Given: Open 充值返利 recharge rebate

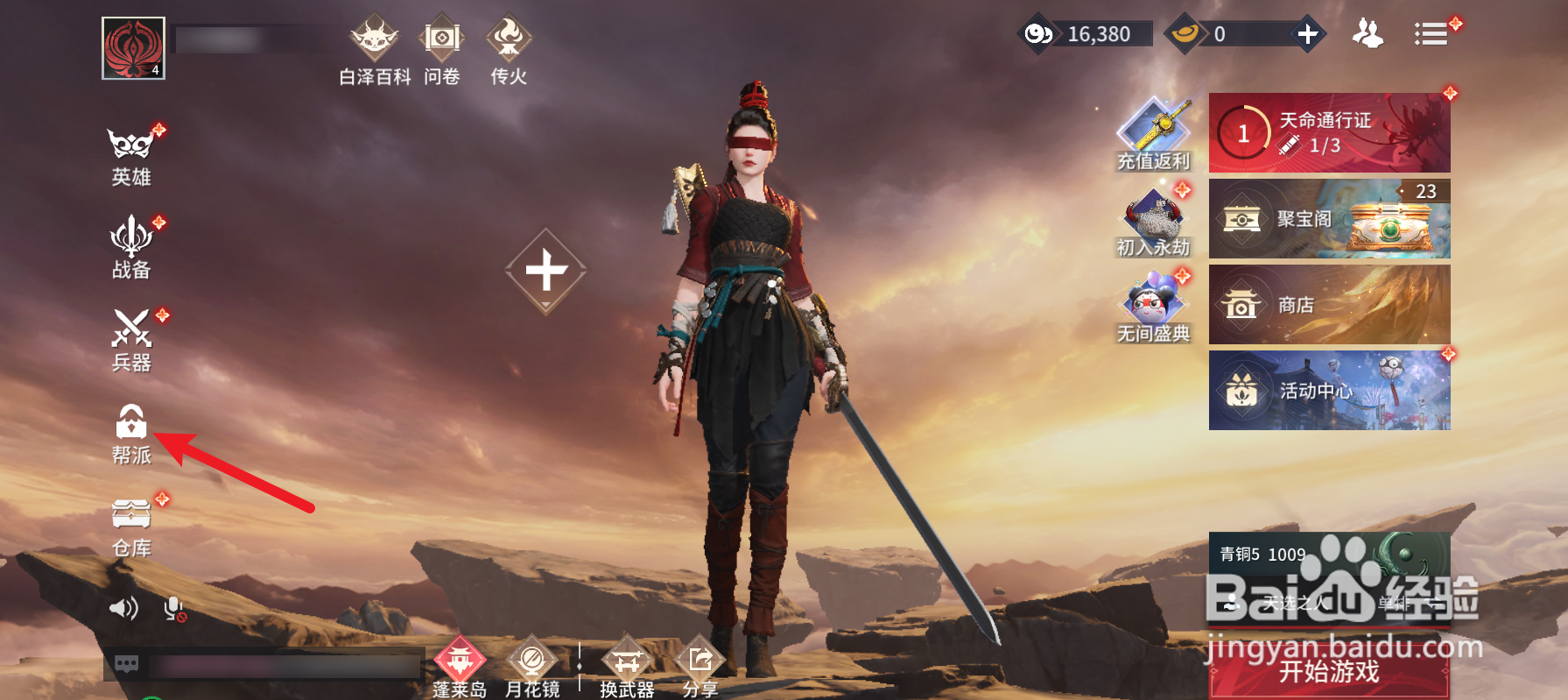Looking at the screenshot, I should (1153, 134).
